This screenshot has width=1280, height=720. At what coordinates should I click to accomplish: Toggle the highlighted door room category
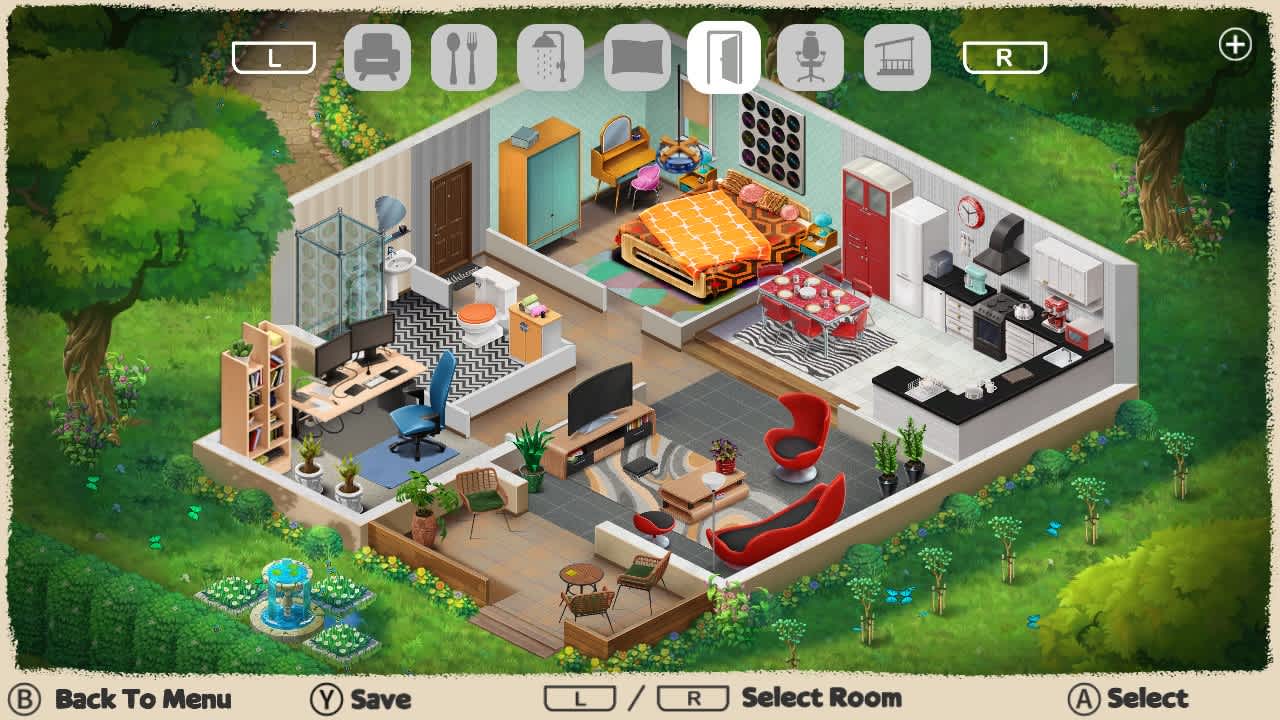[721, 57]
